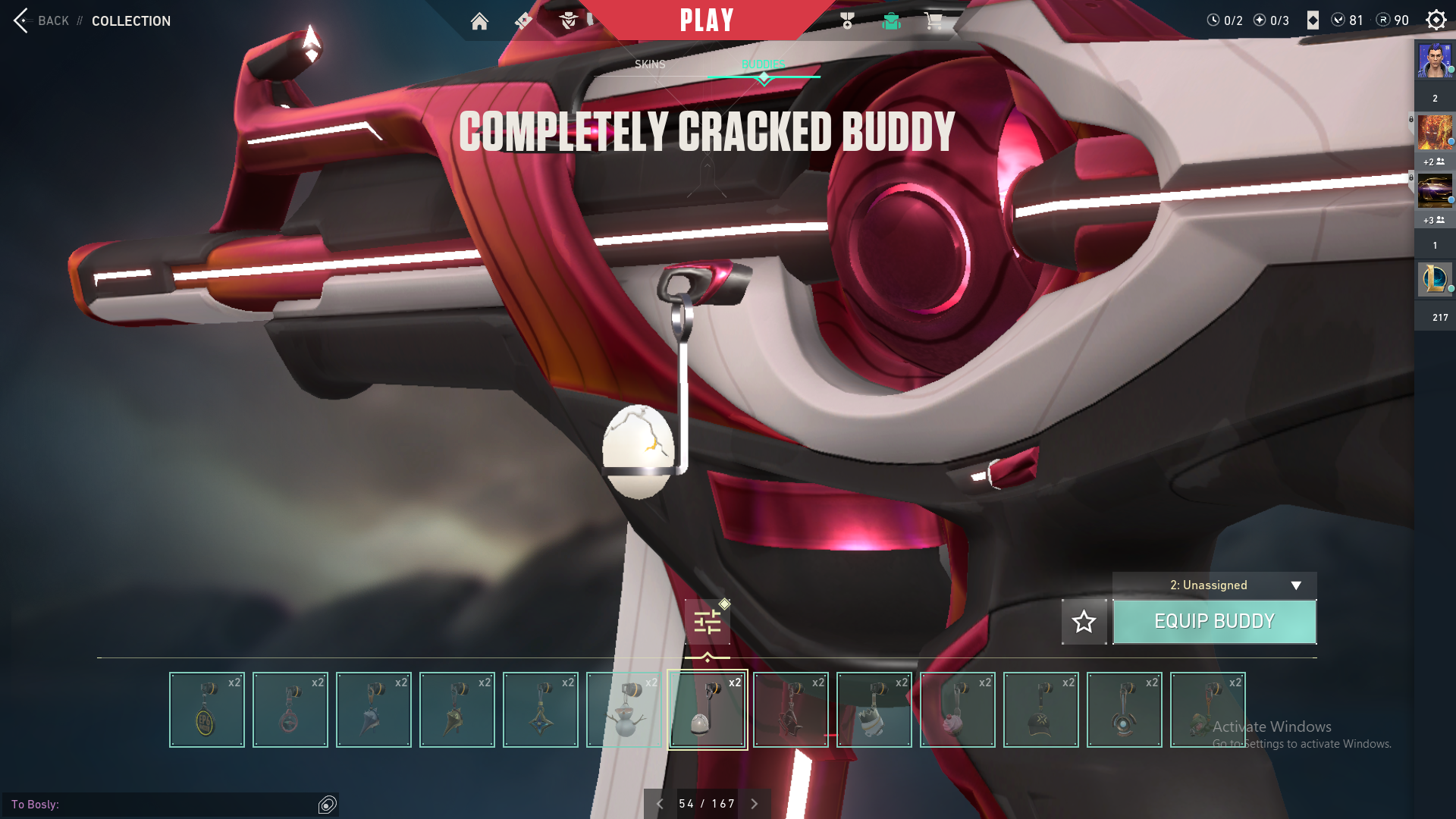Open the home screen icon
This screenshot has height=819, width=1456.
[x=479, y=21]
